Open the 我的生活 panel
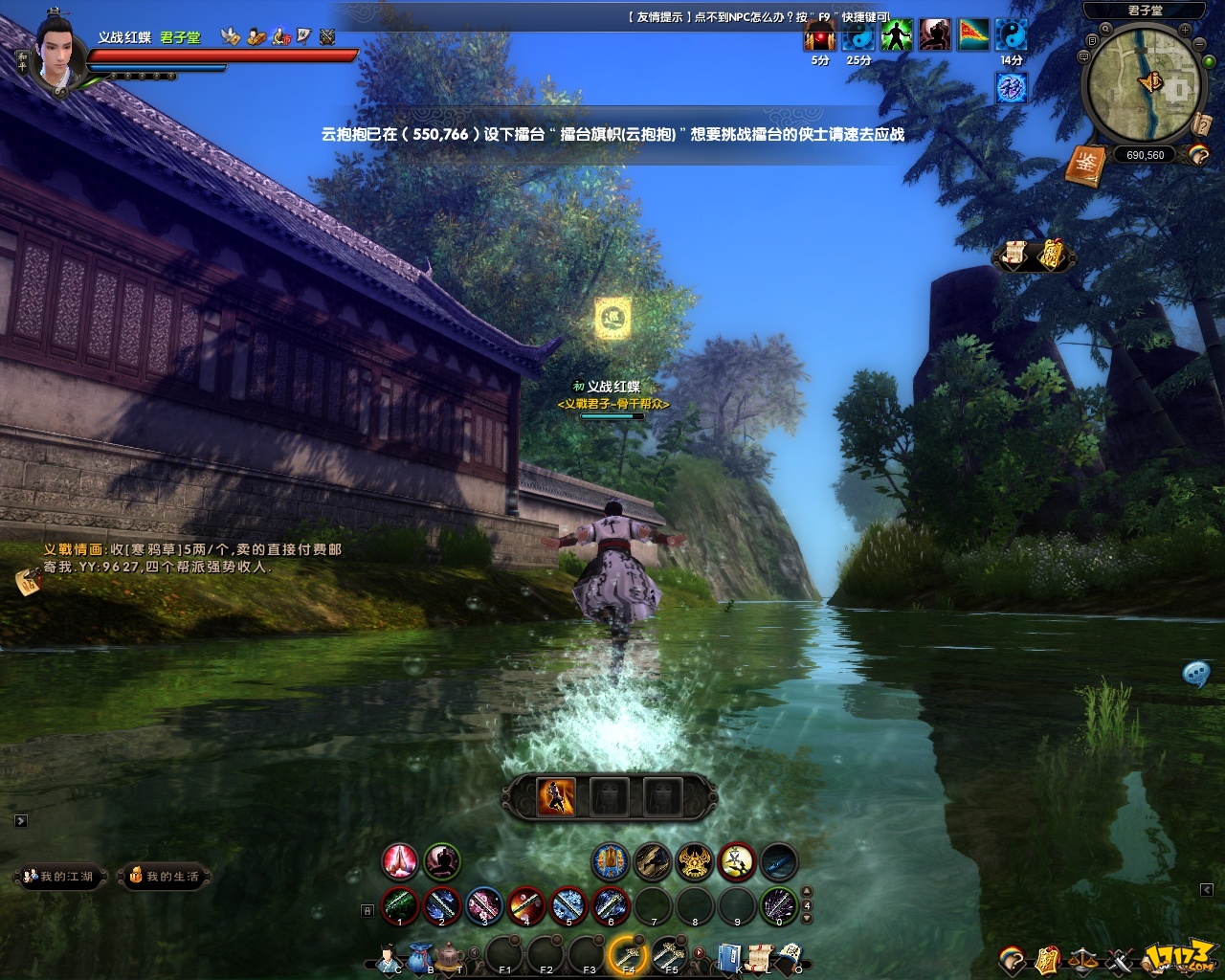1225x980 pixels. 165,876
